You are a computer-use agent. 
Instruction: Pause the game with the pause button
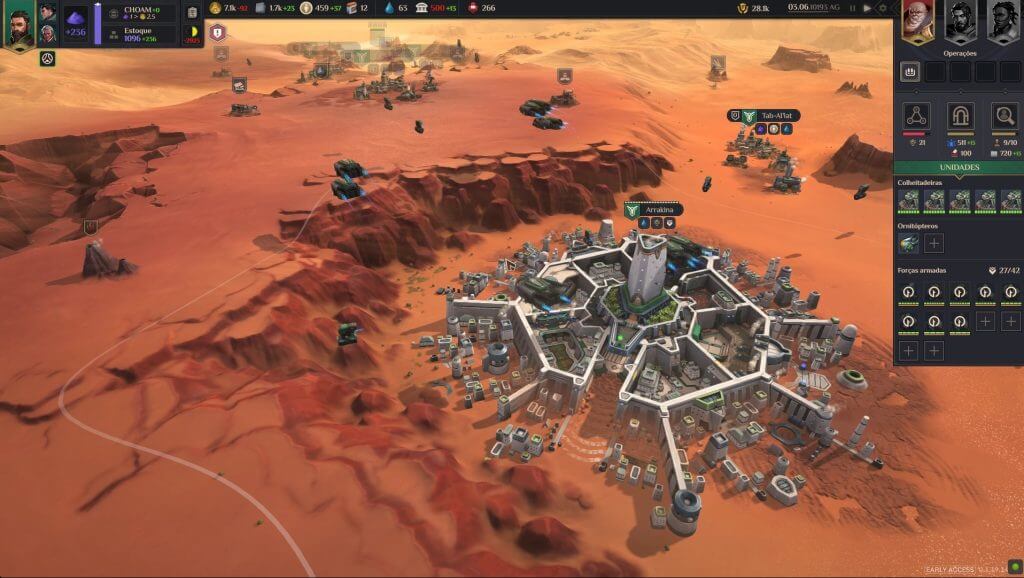point(853,8)
